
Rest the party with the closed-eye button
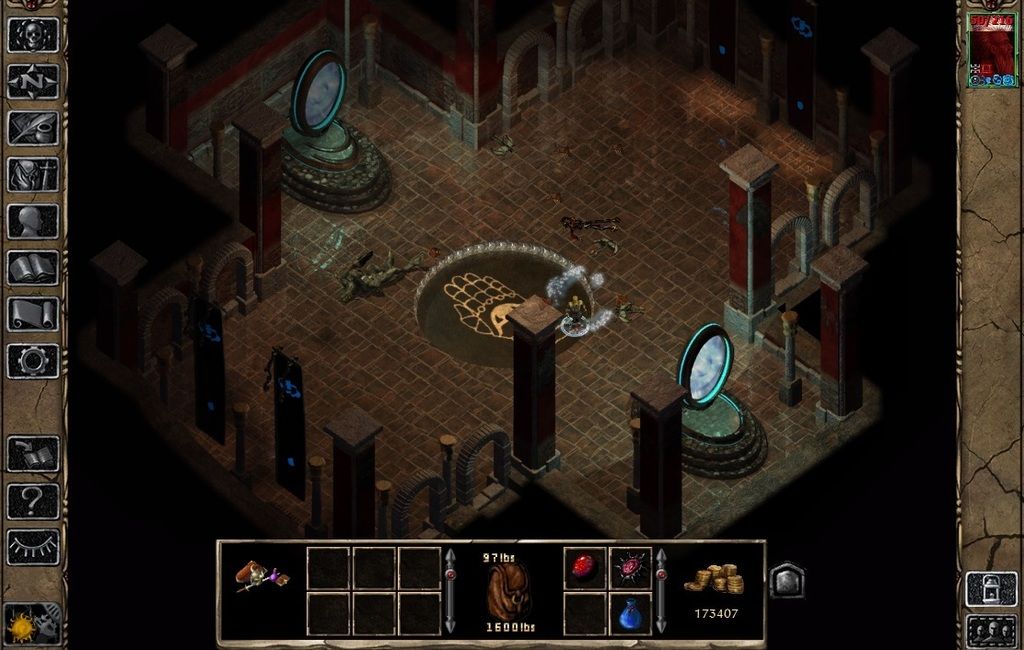coord(33,547)
